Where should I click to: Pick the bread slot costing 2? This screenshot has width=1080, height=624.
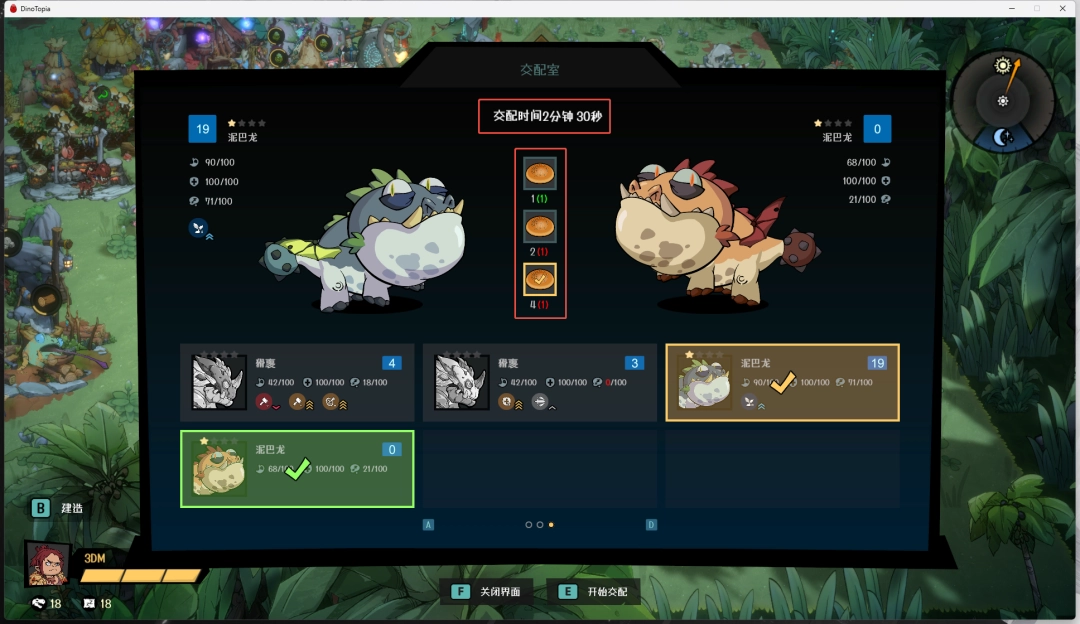pyautogui.click(x=540, y=227)
